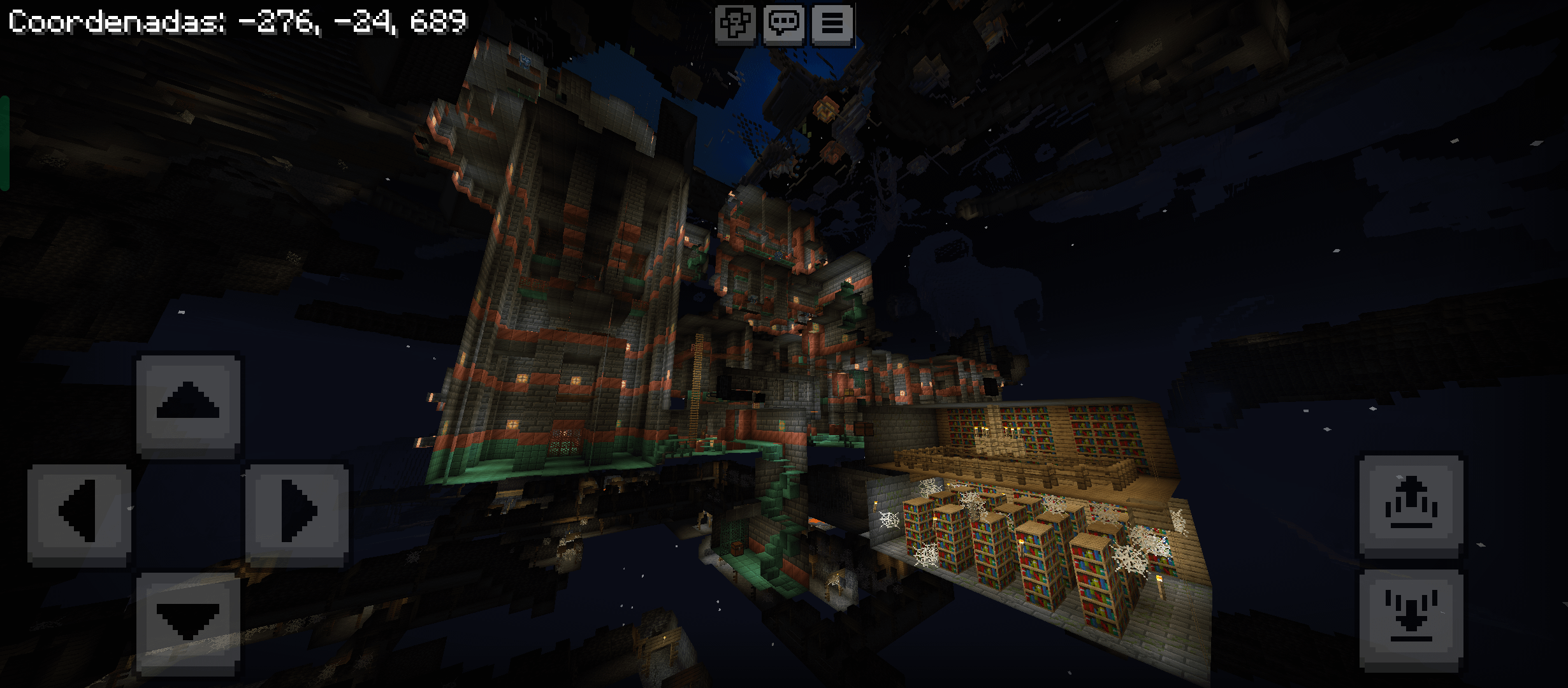Image resolution: width=1568 pixels, height=688 pixels.
Task: Tap the down arrow movement button
Action: click(x=188, y=622)
